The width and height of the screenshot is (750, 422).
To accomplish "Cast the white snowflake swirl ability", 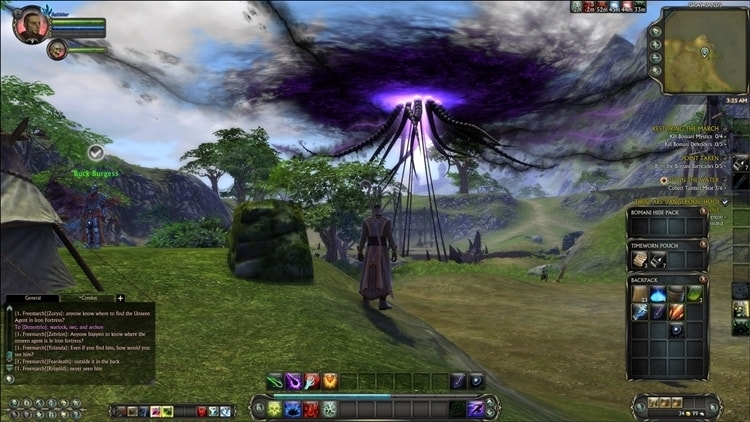I will [328, 408].
